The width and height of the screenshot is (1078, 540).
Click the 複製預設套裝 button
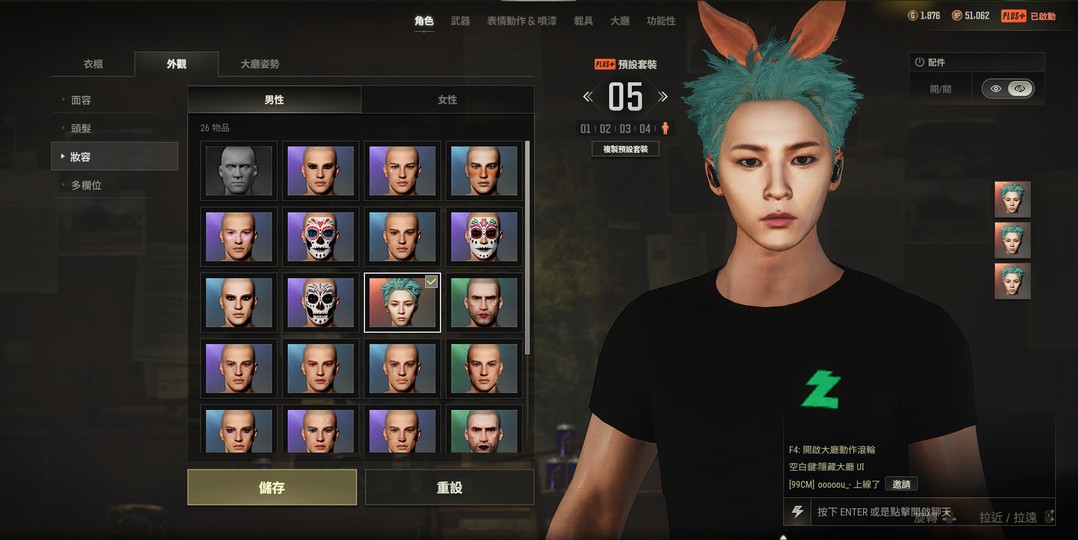(x=625, y=149)
